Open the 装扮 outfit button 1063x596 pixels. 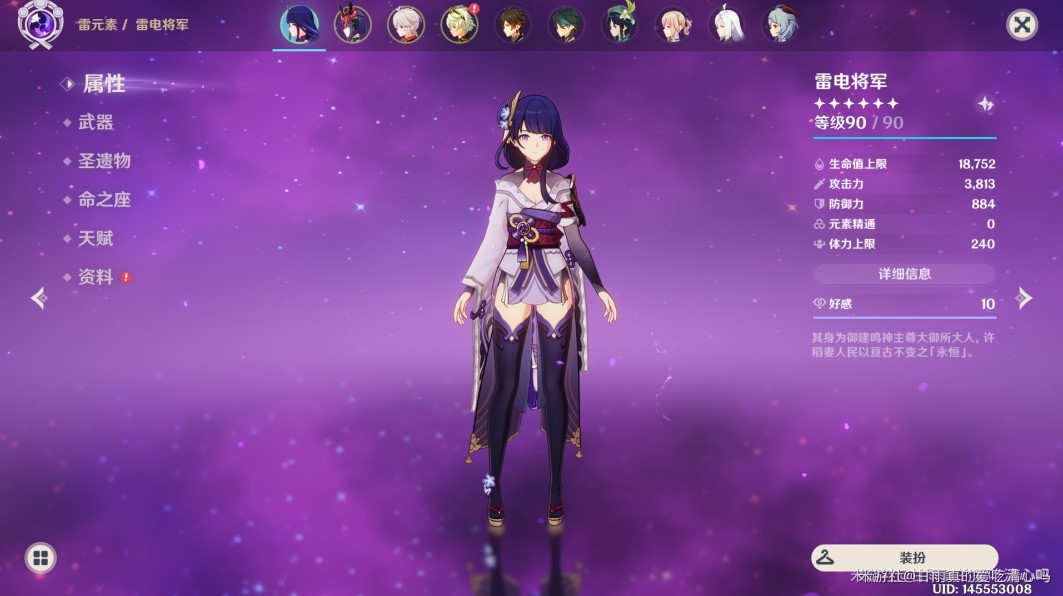(x=904, y=558)
